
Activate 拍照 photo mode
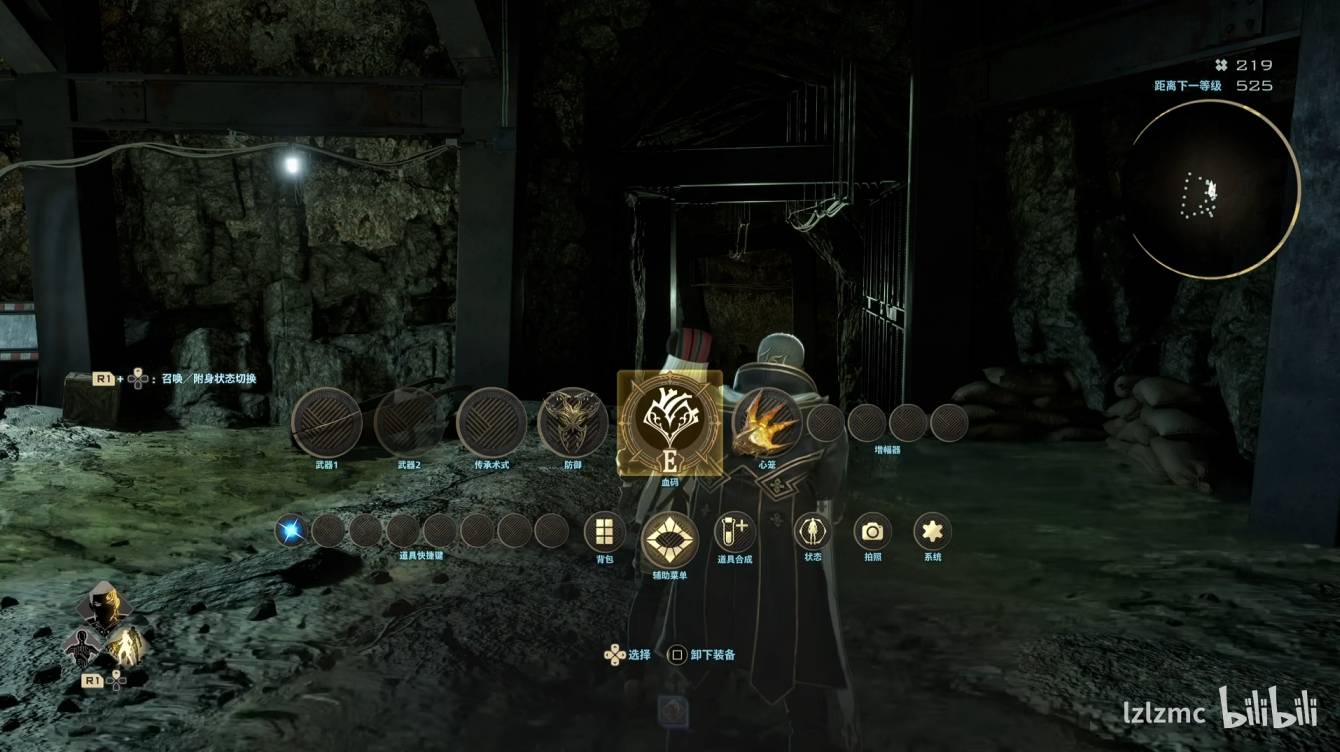coord(872,531)
